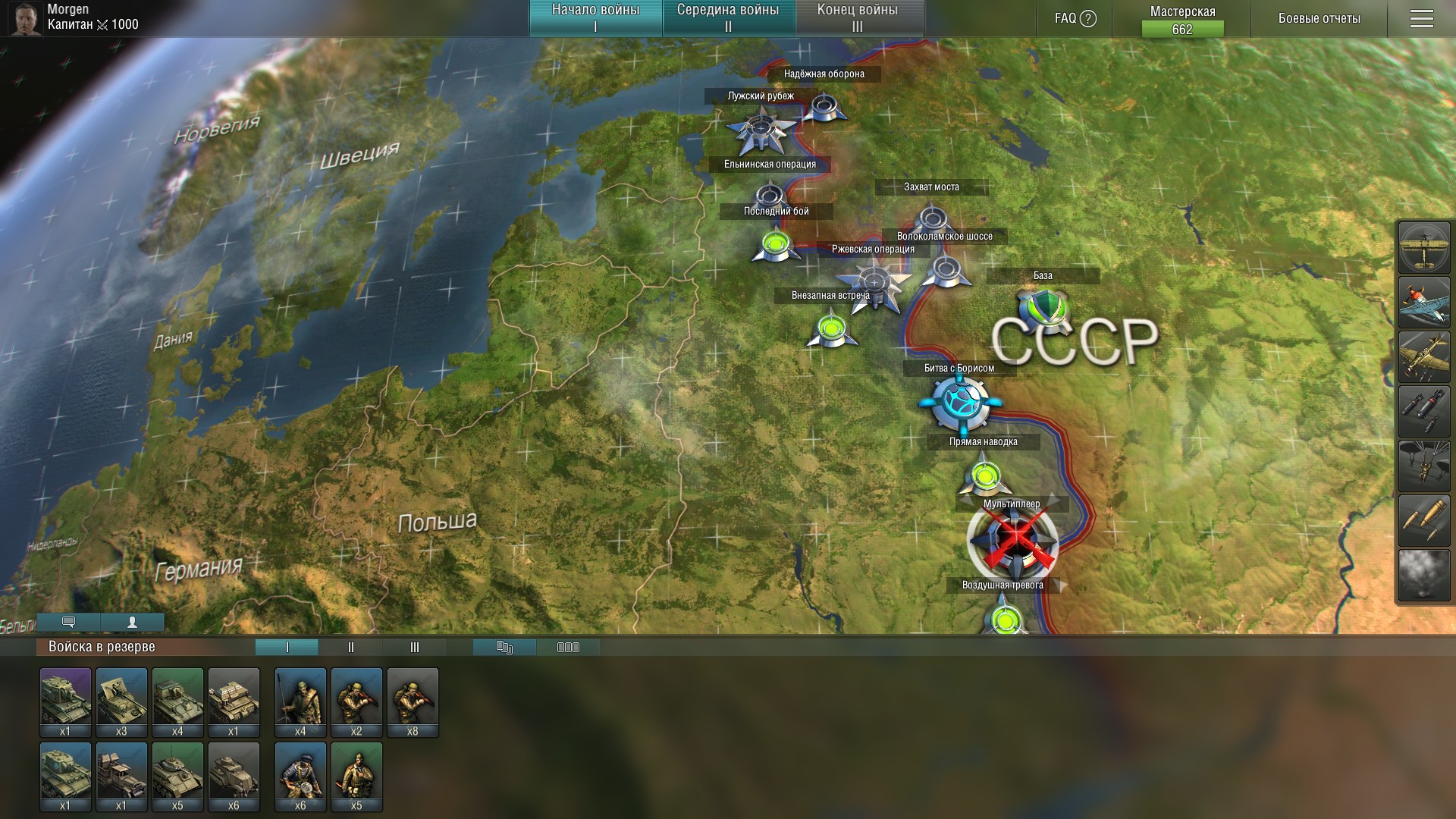Select the paratrooper airdrop support icon
Screen dimensions: 1456x819
pos(1424,466)
